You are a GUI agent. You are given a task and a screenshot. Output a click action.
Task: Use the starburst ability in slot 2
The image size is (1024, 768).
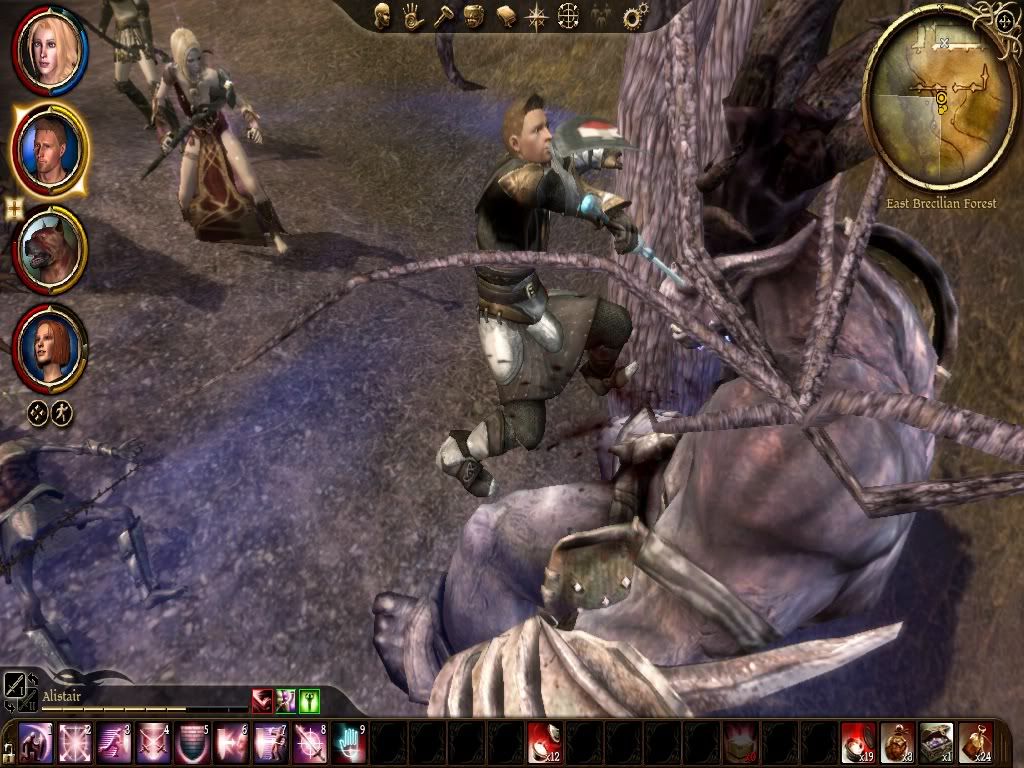(75, 743)
